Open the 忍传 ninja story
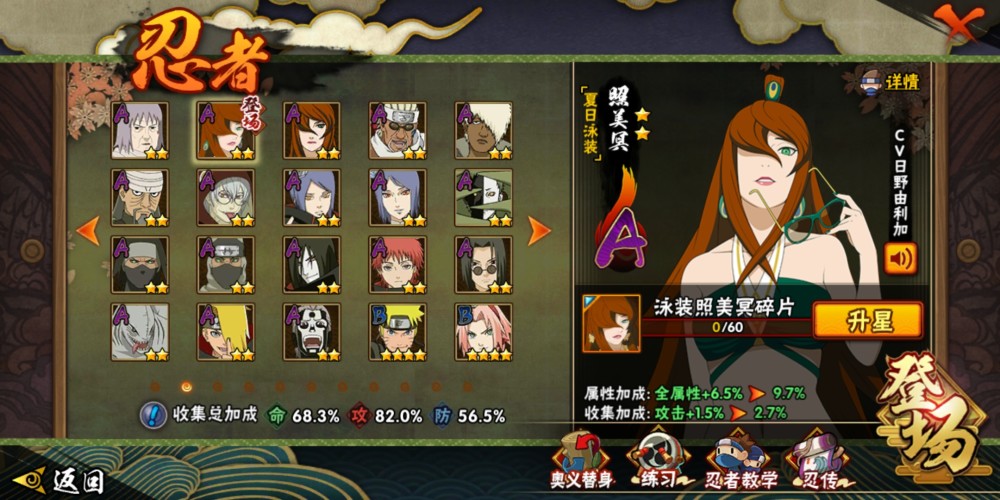 tap(818, 462)
